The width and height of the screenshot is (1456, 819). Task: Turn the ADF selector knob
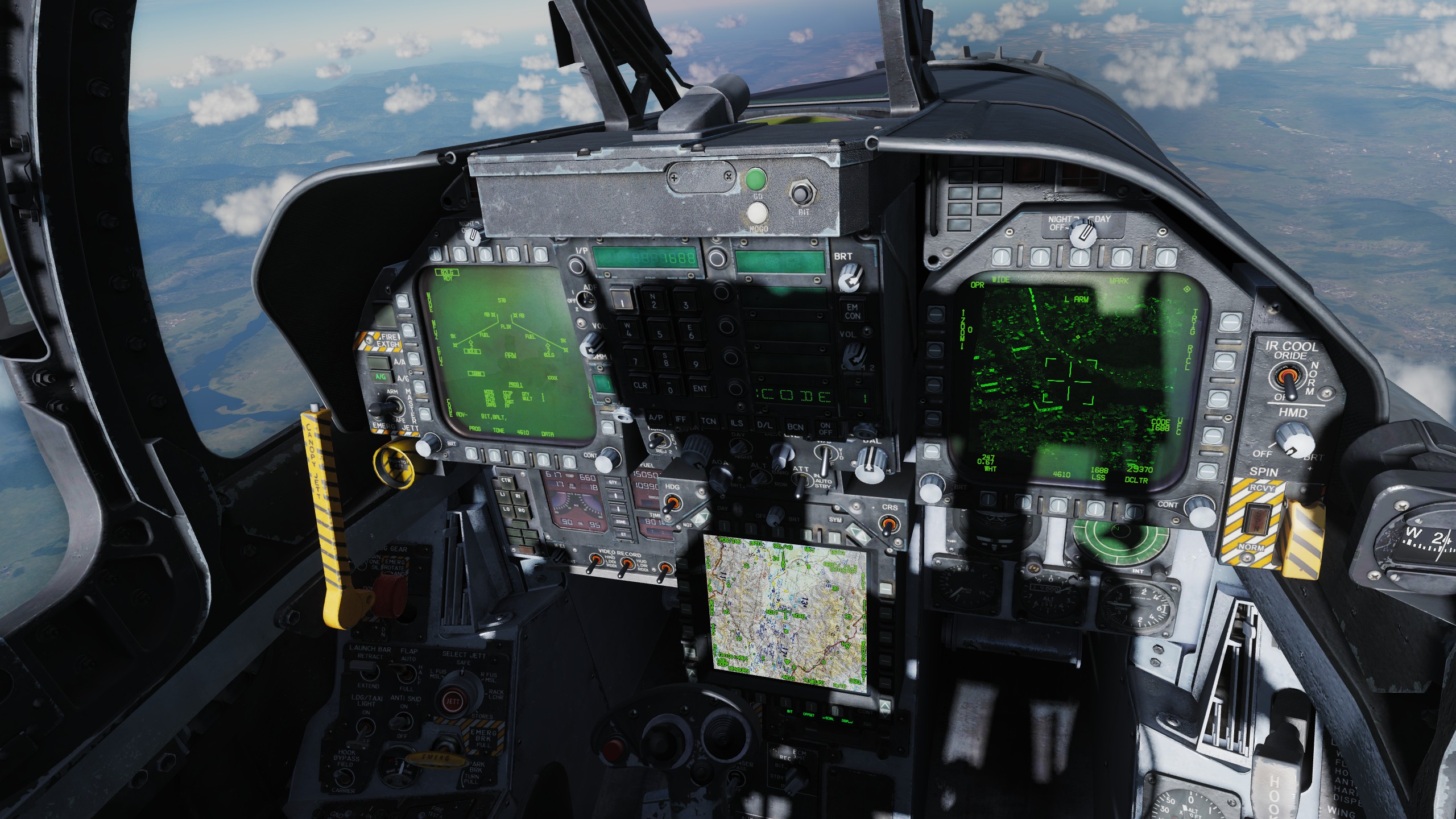[x=586, y=300]
